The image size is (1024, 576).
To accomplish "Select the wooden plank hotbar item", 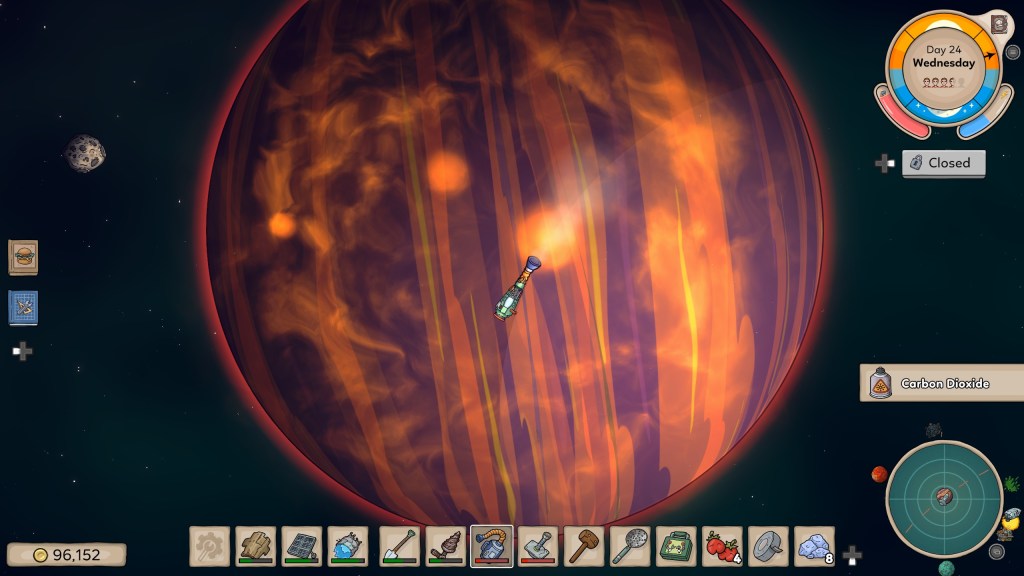I will [256, 546].
